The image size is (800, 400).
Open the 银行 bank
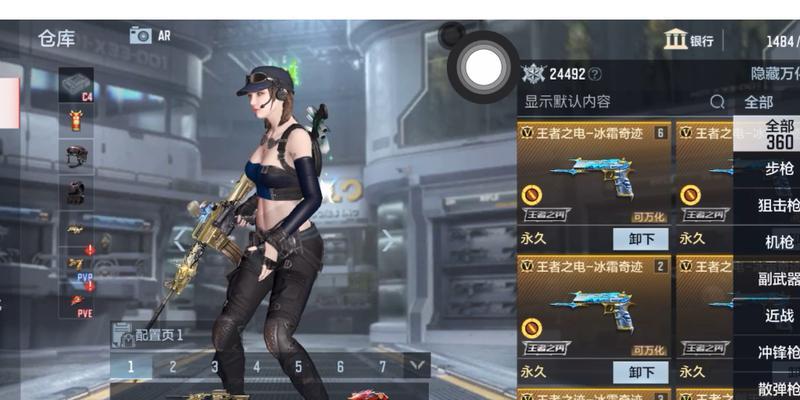(x=690, y=40)
